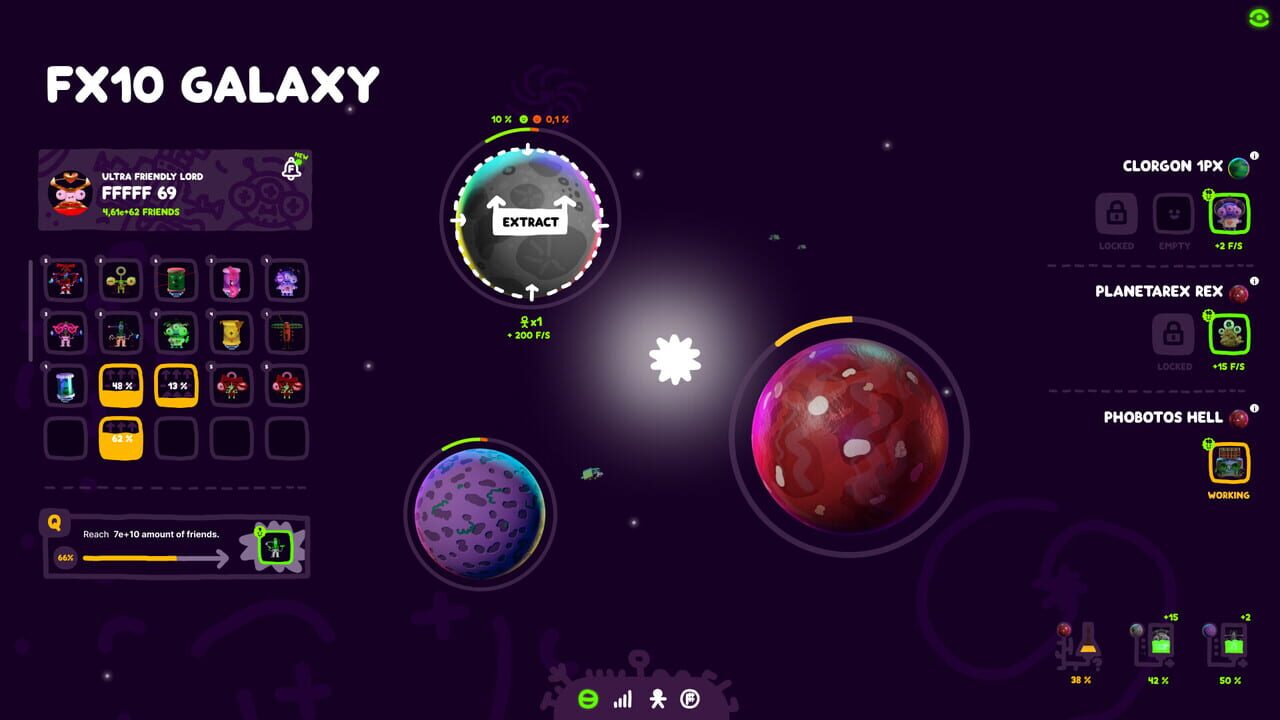Select the inventory alien showing a 48% timer
Screen dimensions: 1280x720
pos(120,383)
